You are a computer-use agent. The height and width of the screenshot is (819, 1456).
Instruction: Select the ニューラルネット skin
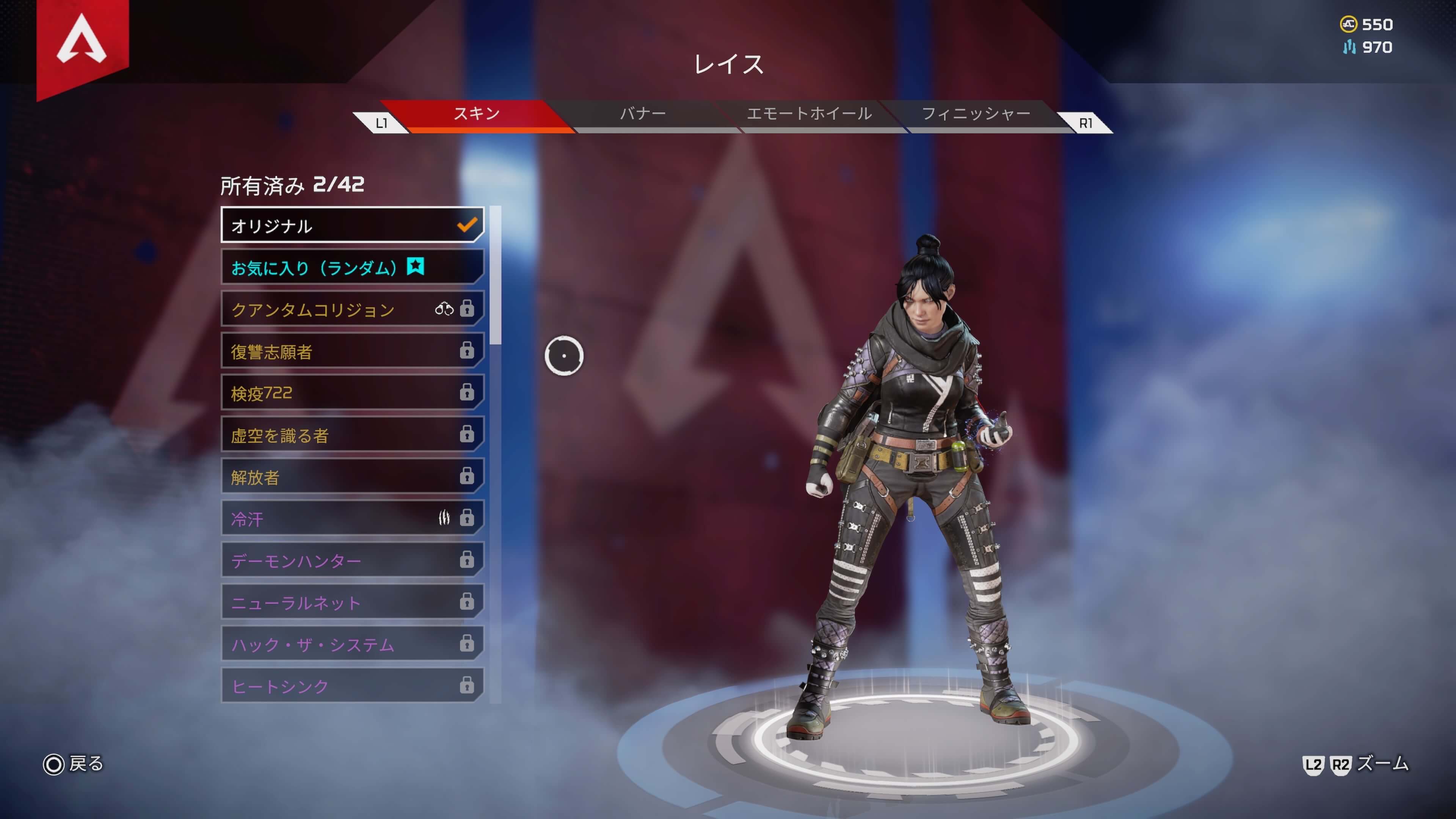point(351,602)
